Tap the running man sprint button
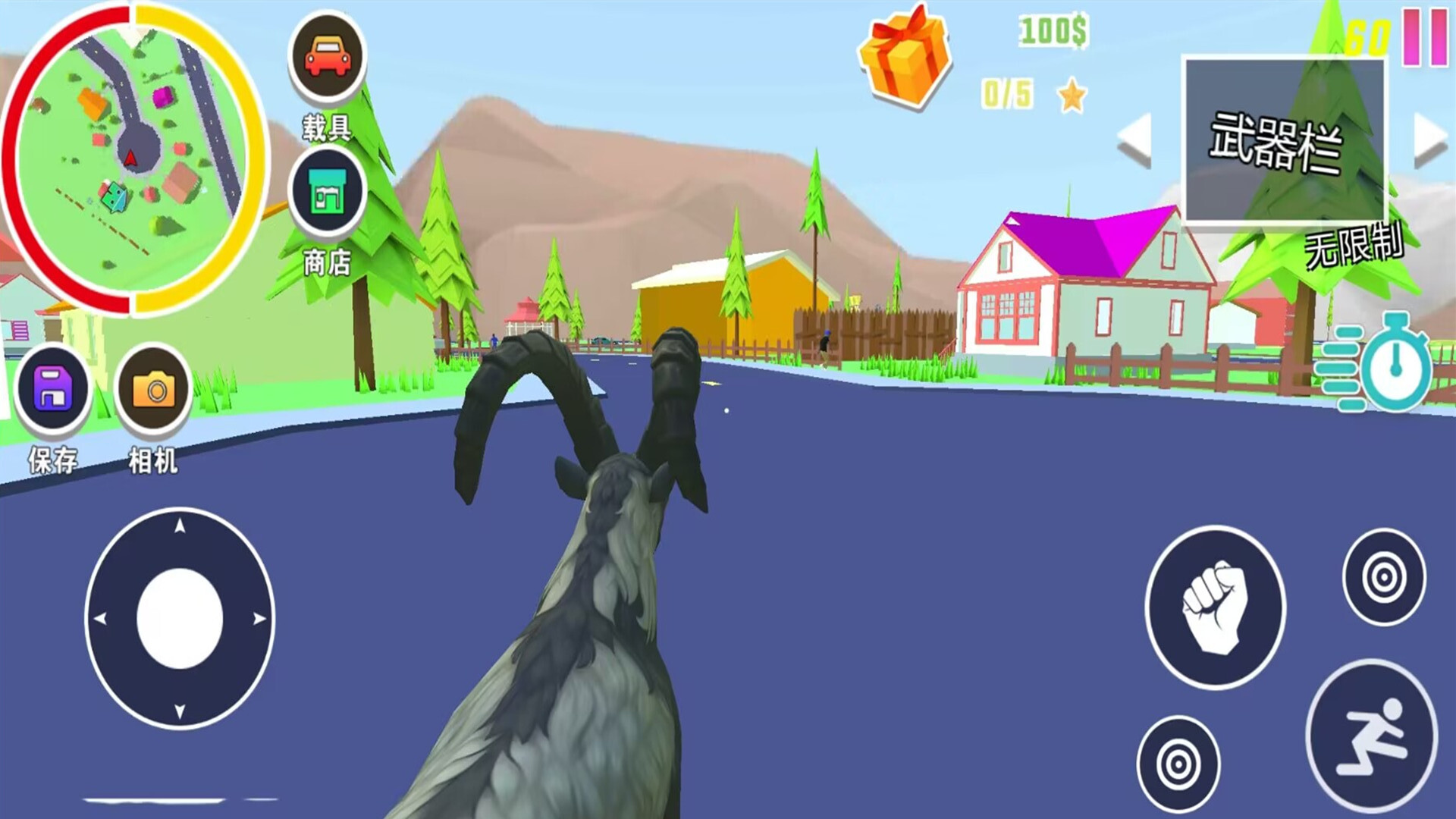This screenshot has width=1456, height=819. [1372, 736]
